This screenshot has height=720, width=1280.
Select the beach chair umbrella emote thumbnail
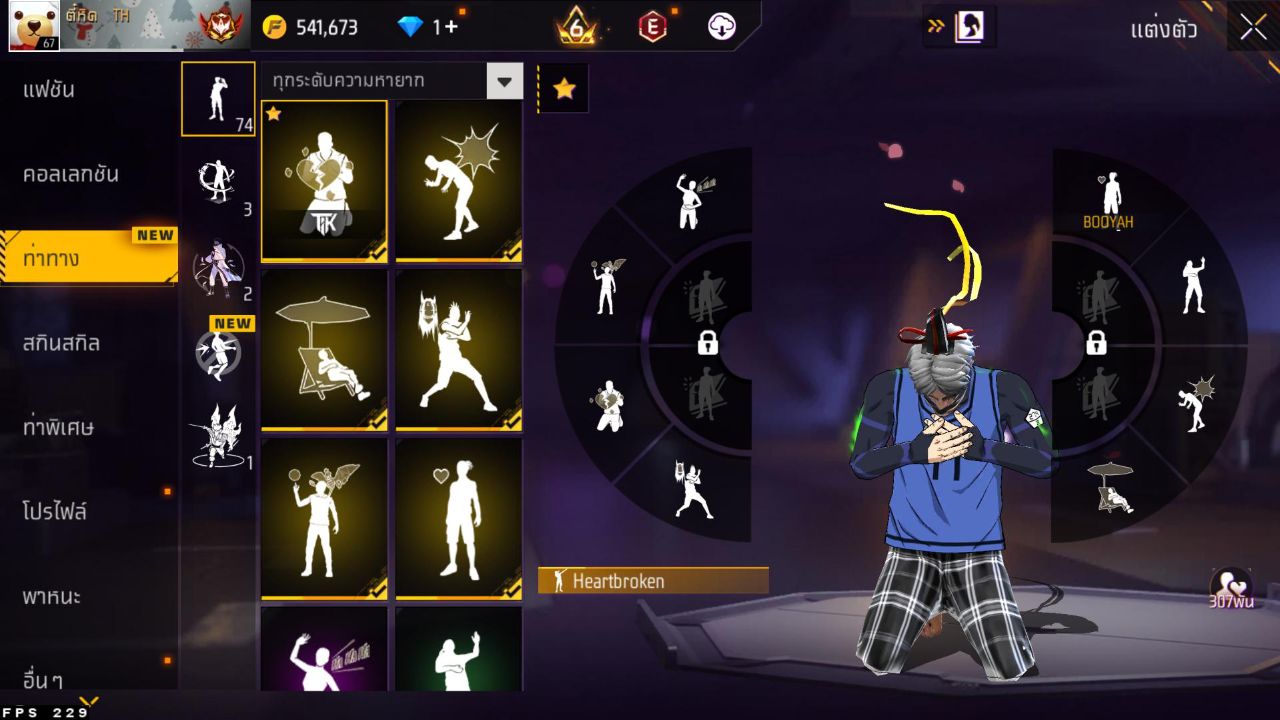tap(324, 350)
